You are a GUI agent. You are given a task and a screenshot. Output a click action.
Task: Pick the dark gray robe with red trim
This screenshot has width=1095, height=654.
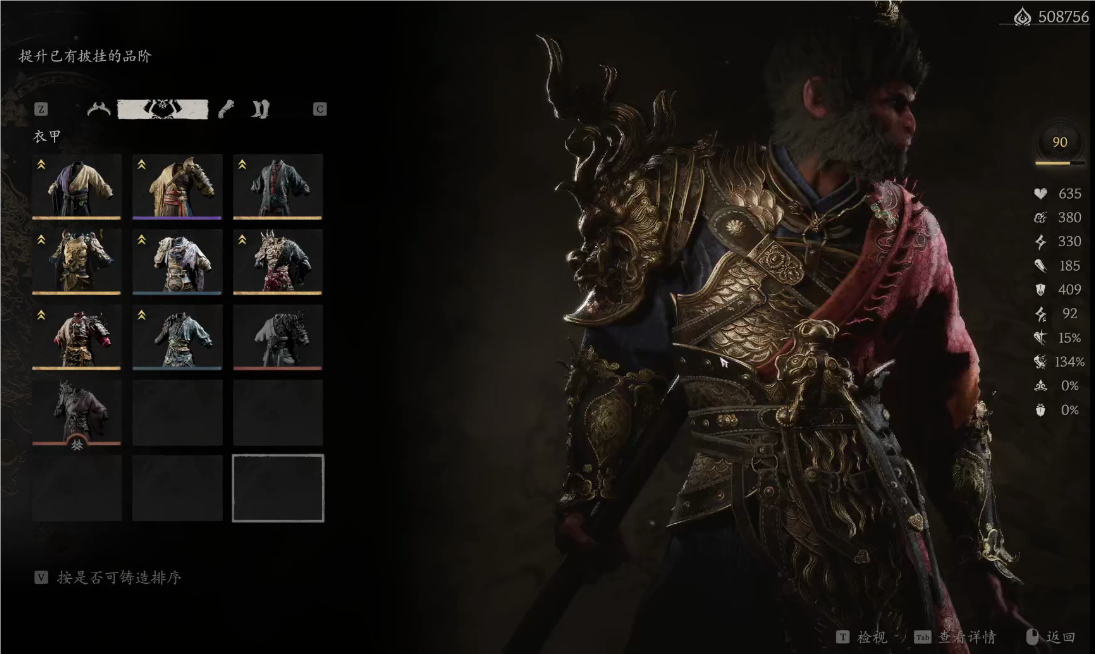278,186
